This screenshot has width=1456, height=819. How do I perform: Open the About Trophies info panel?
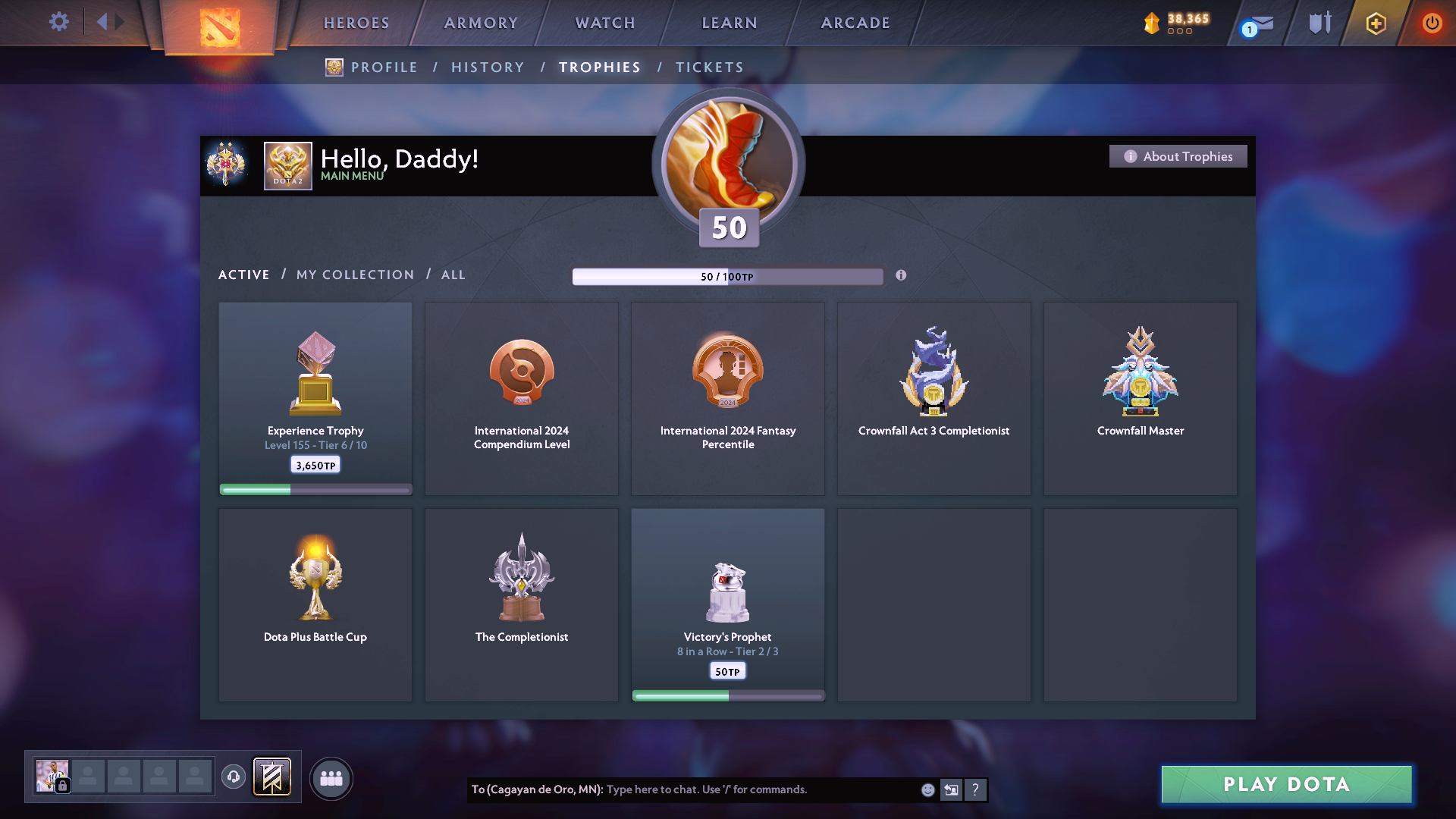pyautogui.click(x=1178, y=156)
